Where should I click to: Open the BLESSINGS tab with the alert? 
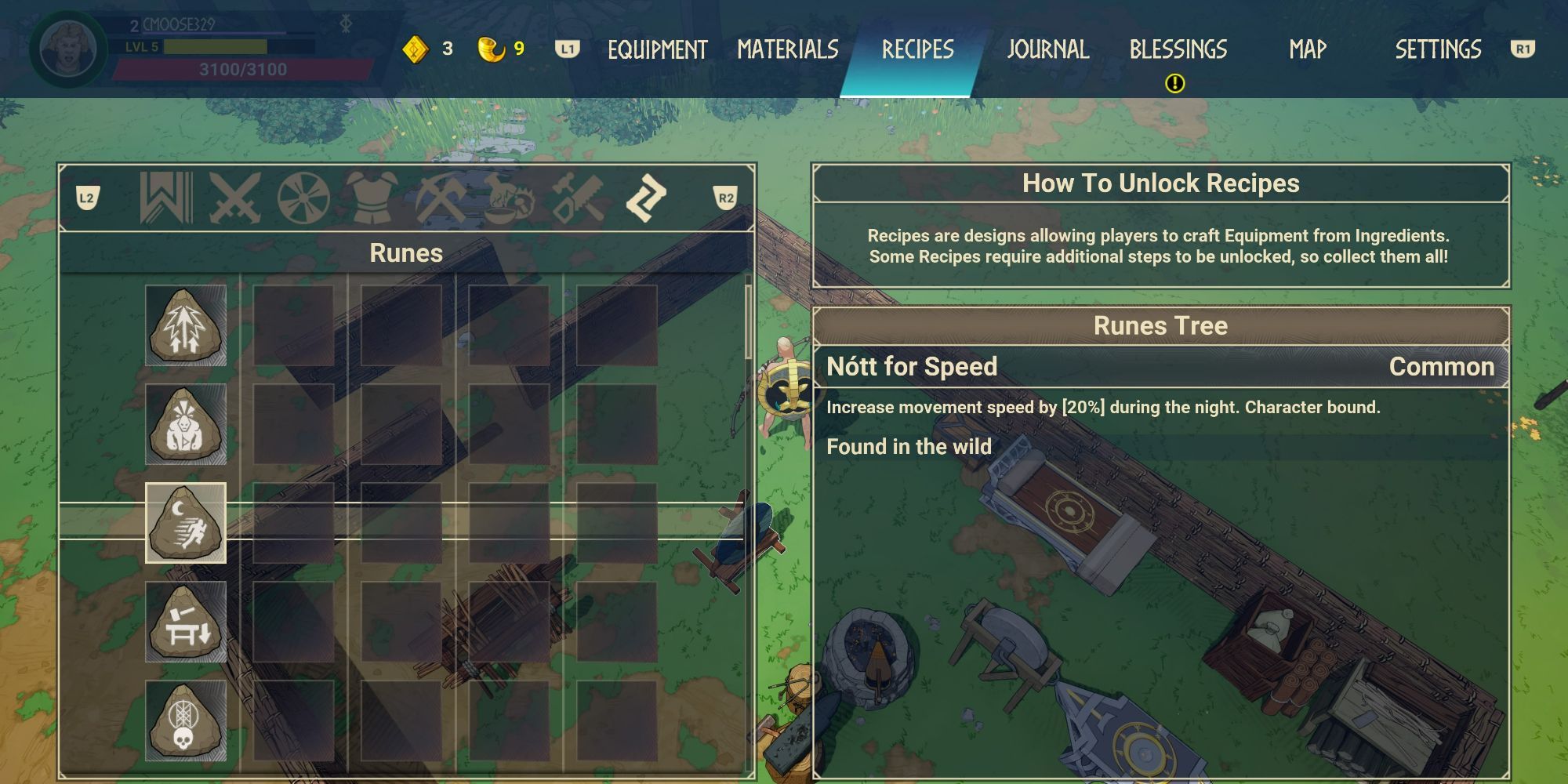pos(1178,49)
